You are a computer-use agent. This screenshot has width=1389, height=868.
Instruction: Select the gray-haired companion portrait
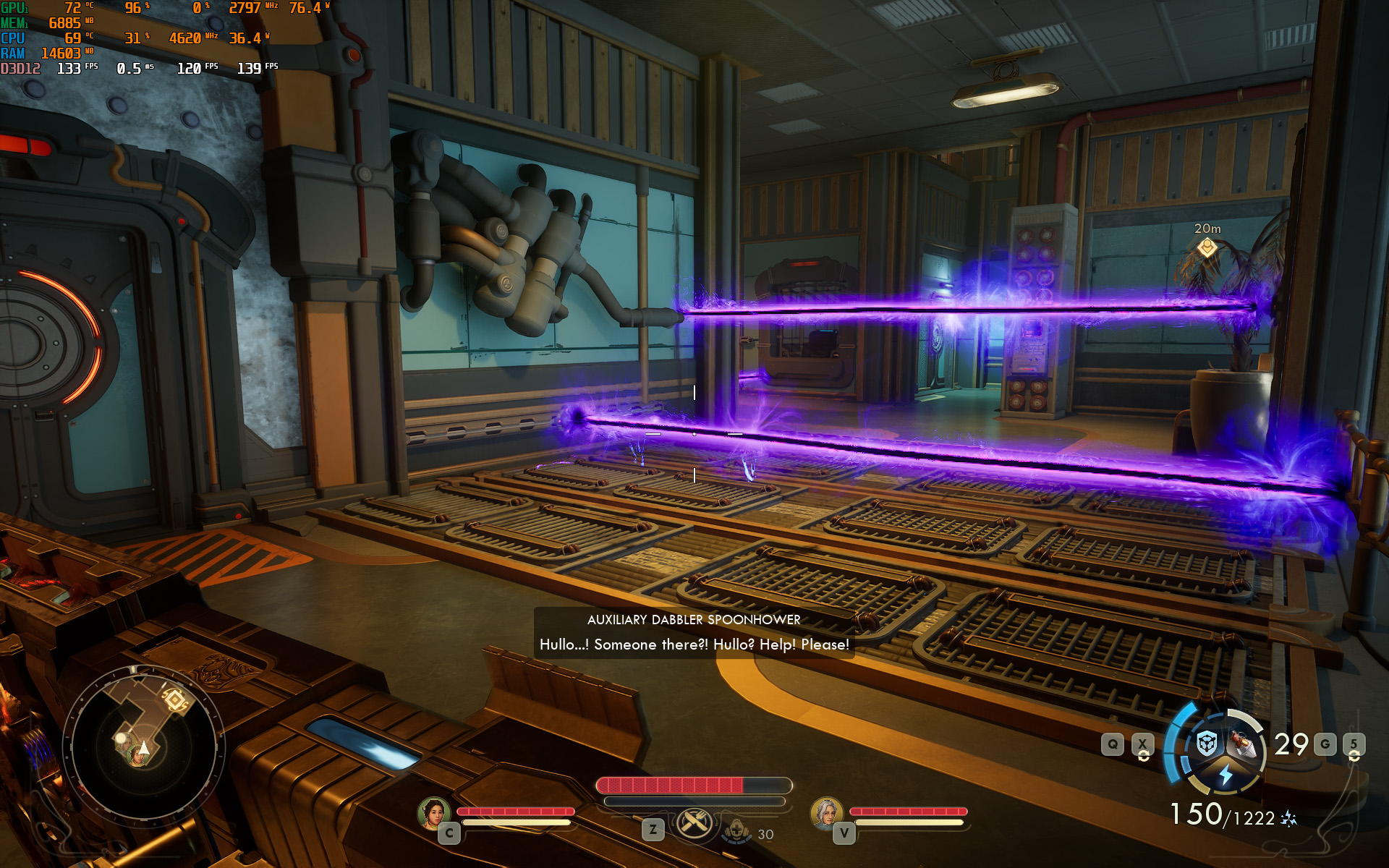(826, 812)
